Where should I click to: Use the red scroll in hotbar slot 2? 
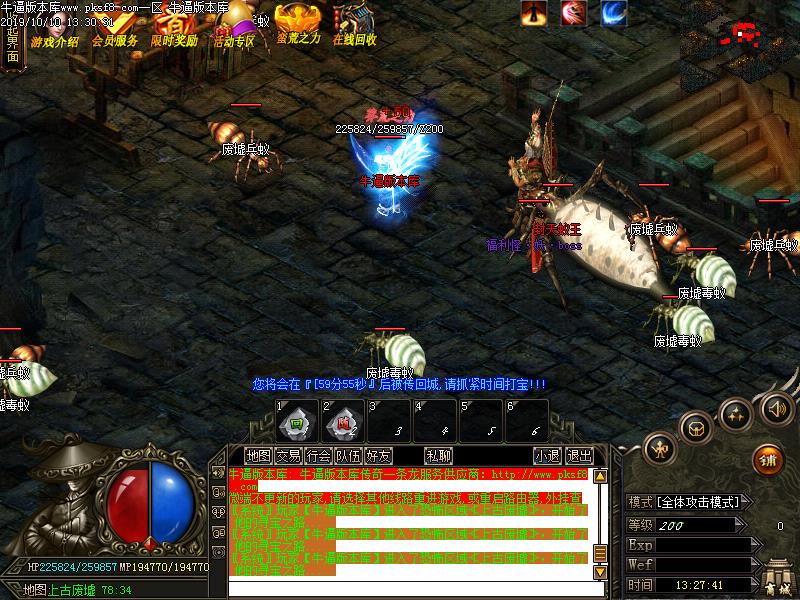[x=342, y=422]
